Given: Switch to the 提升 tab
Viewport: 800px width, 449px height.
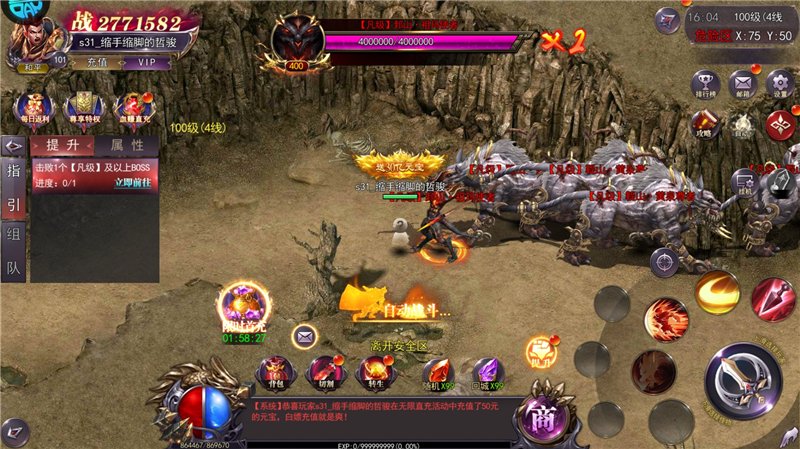Looking at the screenshot, I should pyautogui.click(x=63, y=146).
